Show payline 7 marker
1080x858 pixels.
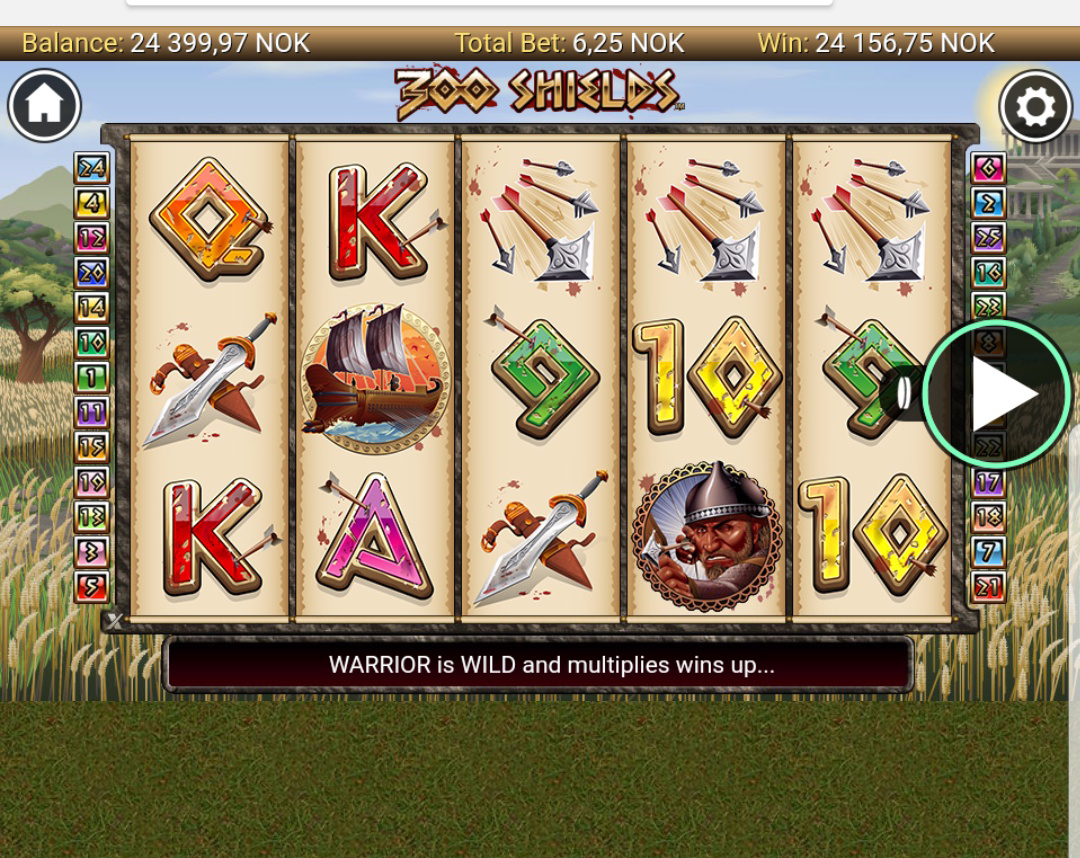pyautogui.click(x=989, y=552)
